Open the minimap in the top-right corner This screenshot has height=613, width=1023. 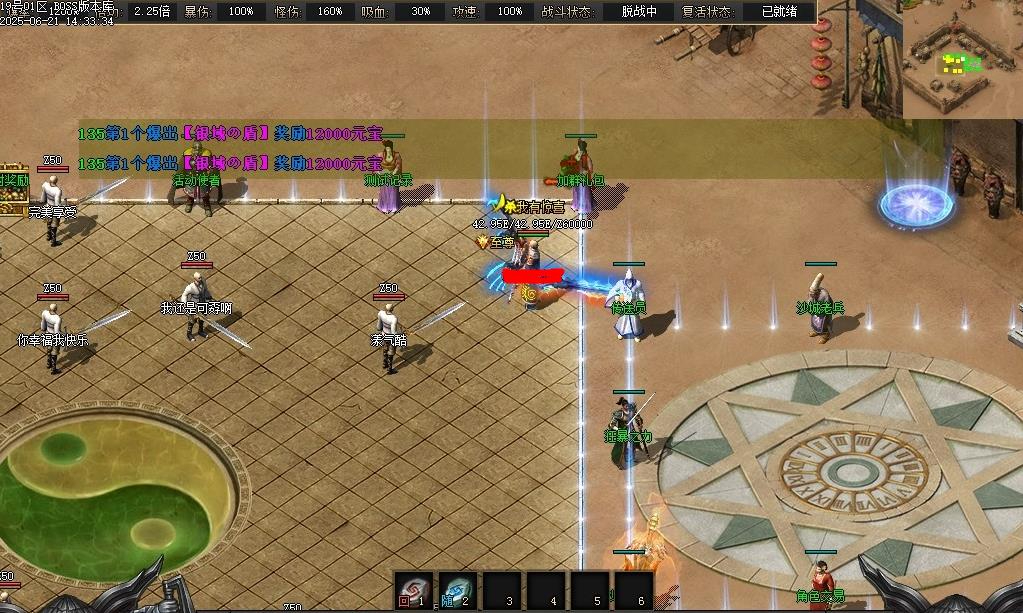tap(961, 58)
